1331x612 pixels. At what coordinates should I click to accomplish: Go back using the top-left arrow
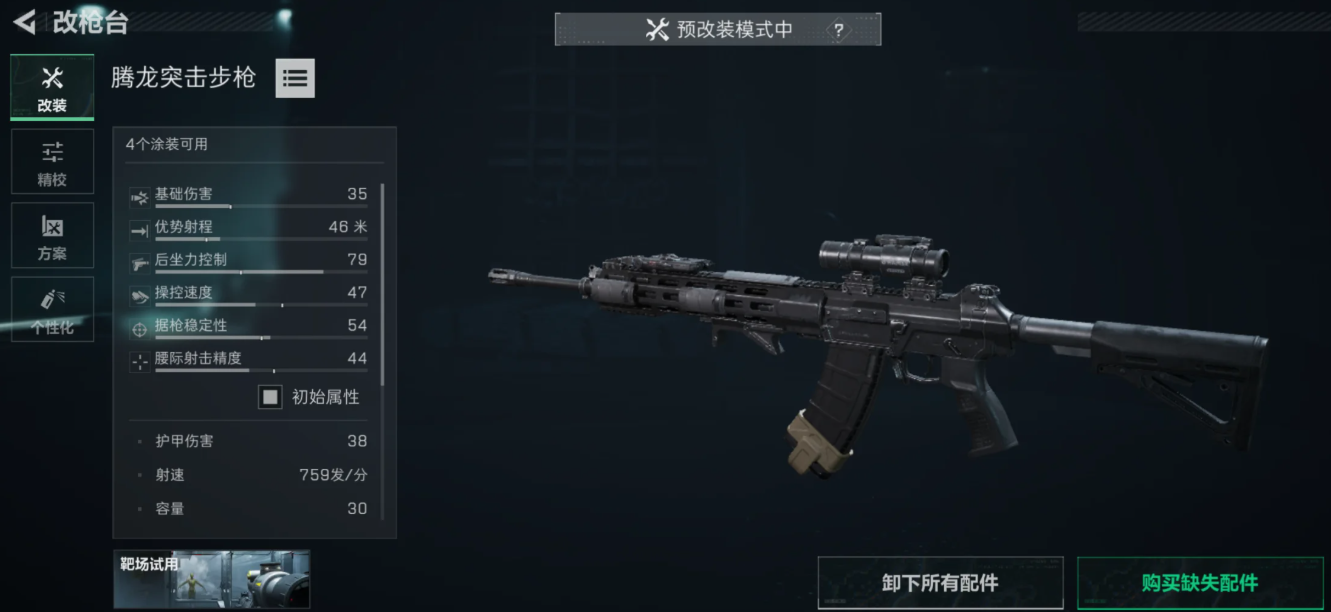(25, 22)
